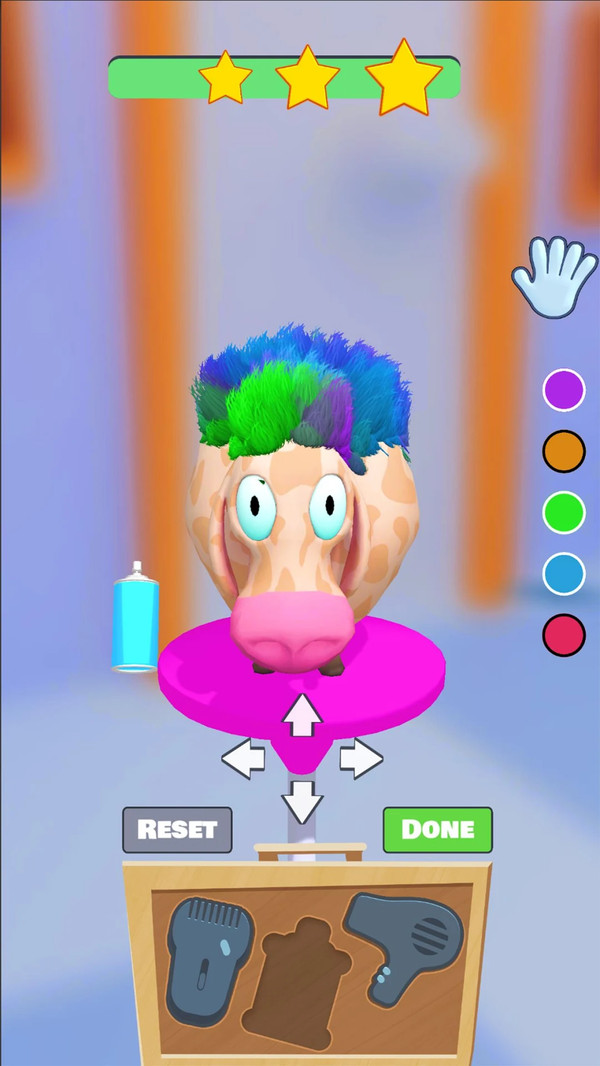Pick the green color swatch
The width and height of the screenshot is (600, 1066).
pyautogui.click(x=563, y=513)
